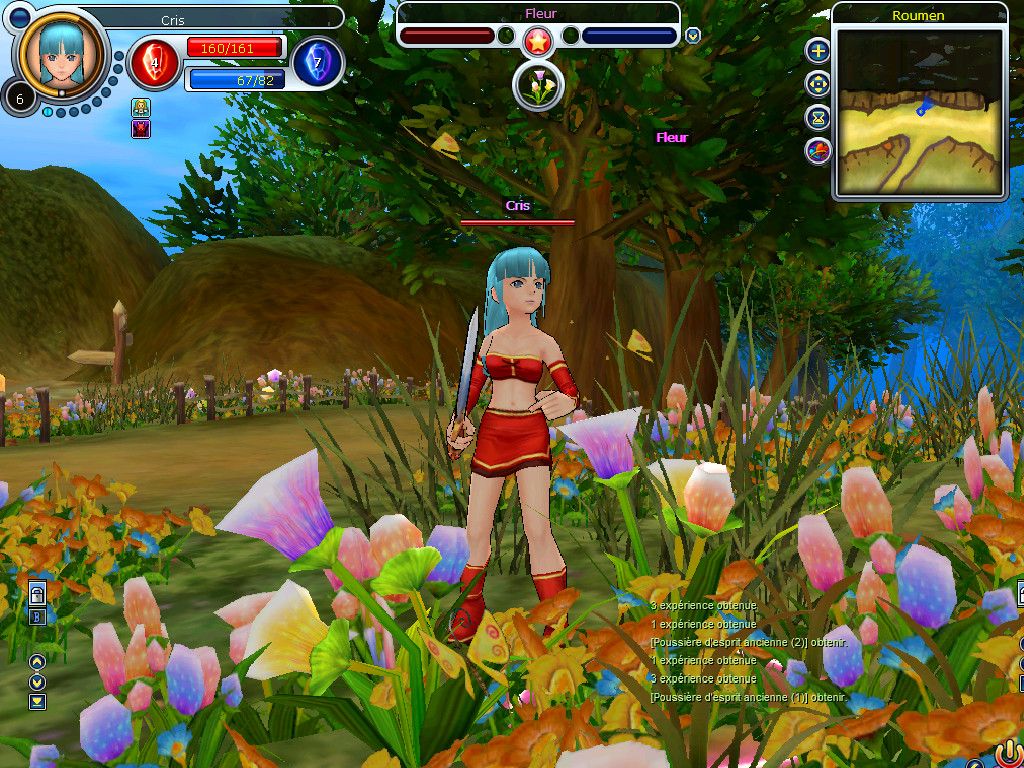Click the small blue orb above the portrait
Image resolution: width=1024 pixels, height=768 pixels.
[20, 16]
